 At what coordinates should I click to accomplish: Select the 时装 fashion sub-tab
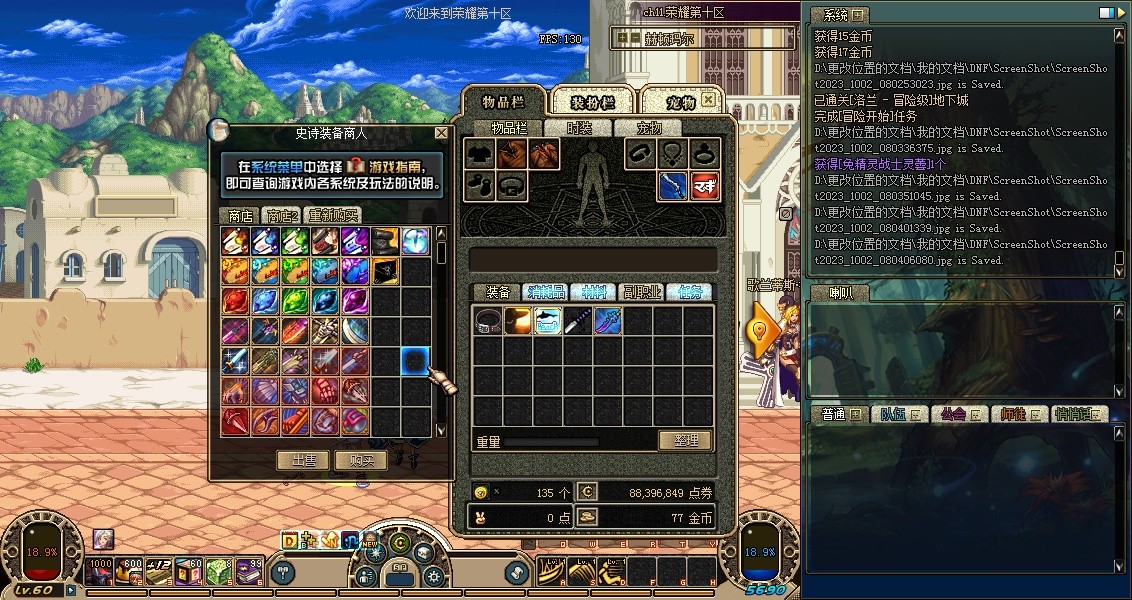[x=579, y=128]
